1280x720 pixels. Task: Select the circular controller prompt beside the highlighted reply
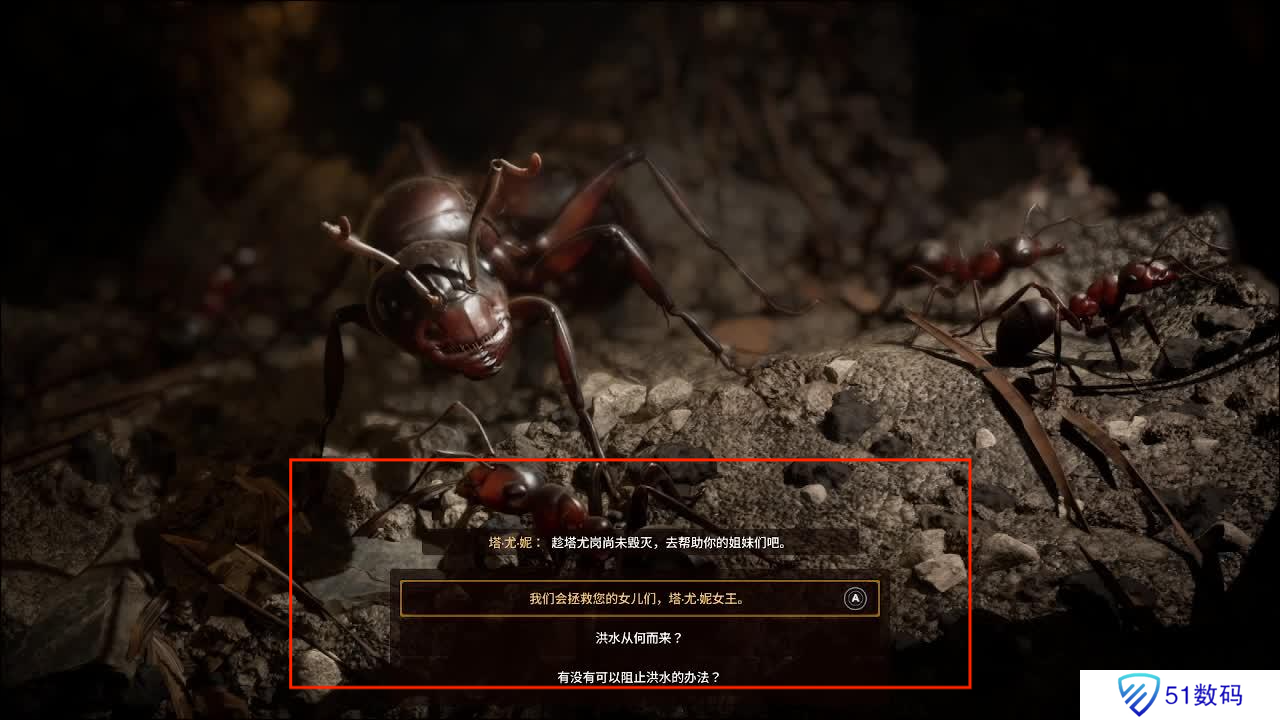pyautogui.click(x=853, y=599)
